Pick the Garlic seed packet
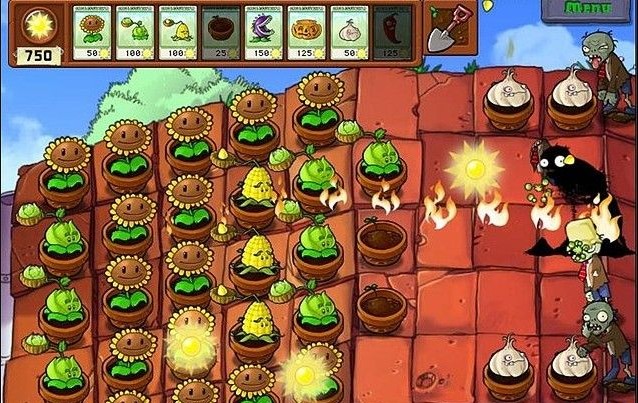The image size is (638, 403). point(350,34)
